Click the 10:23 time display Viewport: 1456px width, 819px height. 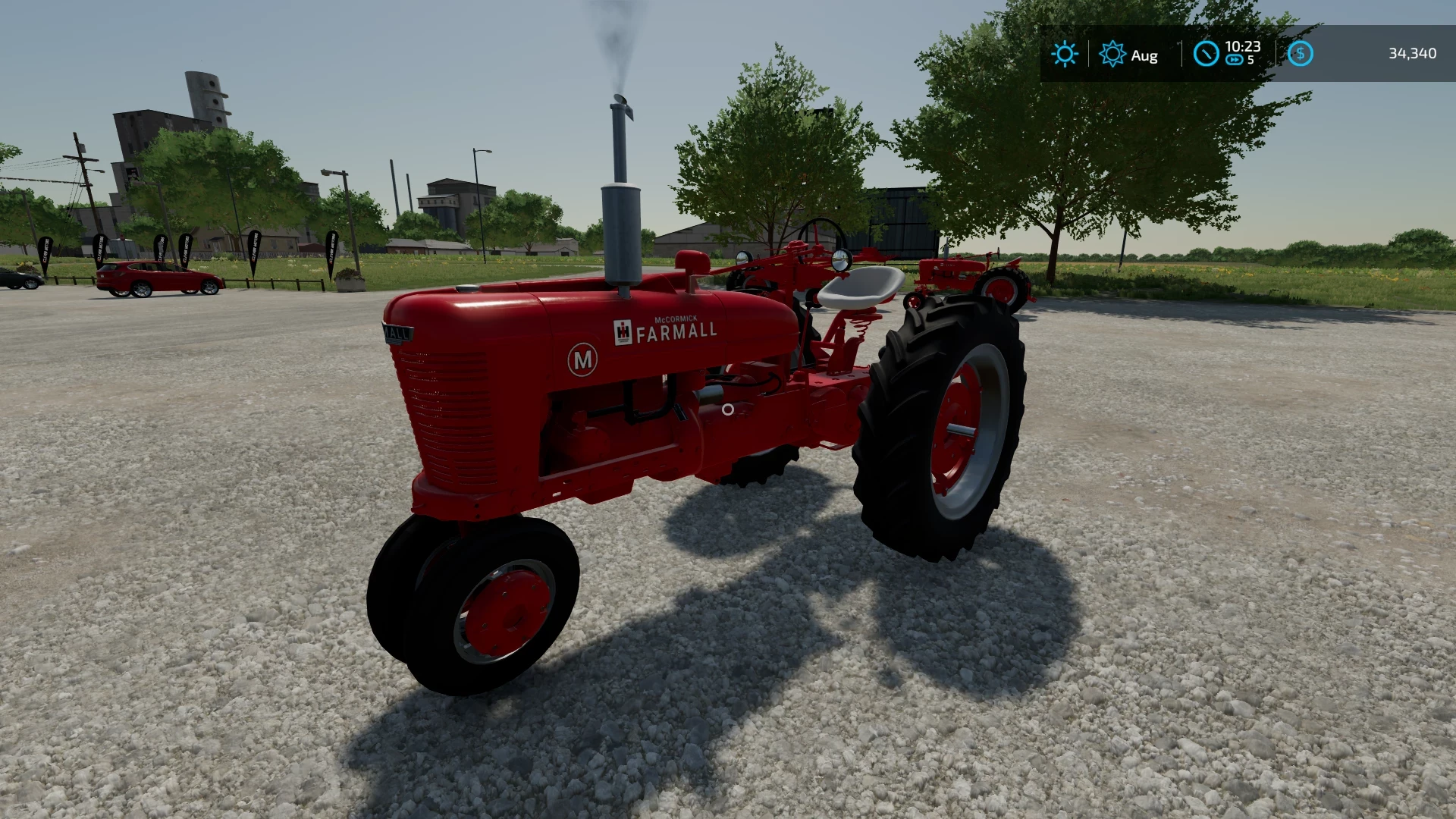click(x=1242, y=45)
